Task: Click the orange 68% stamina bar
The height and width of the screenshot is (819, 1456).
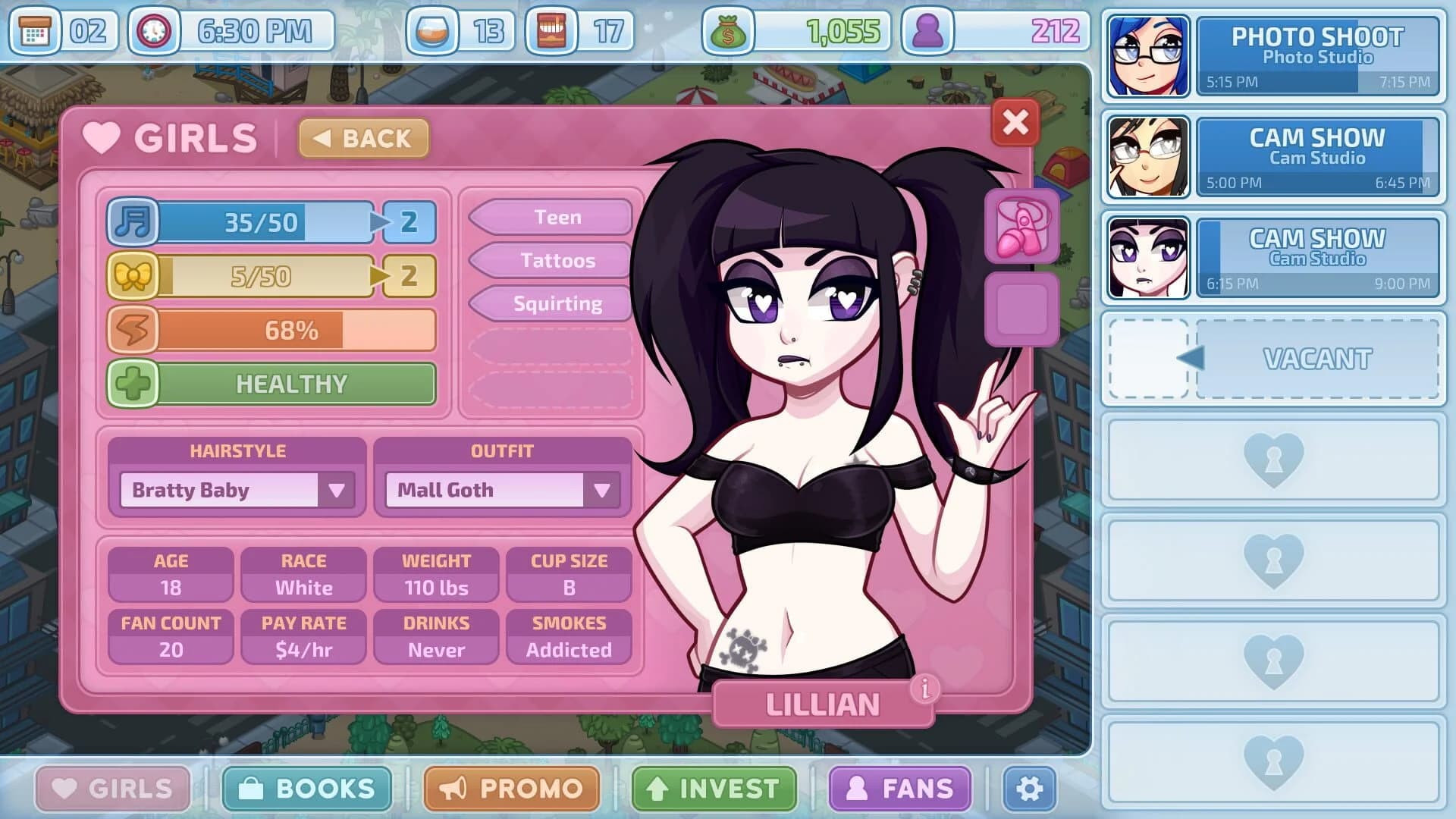Action: point(294,330)
